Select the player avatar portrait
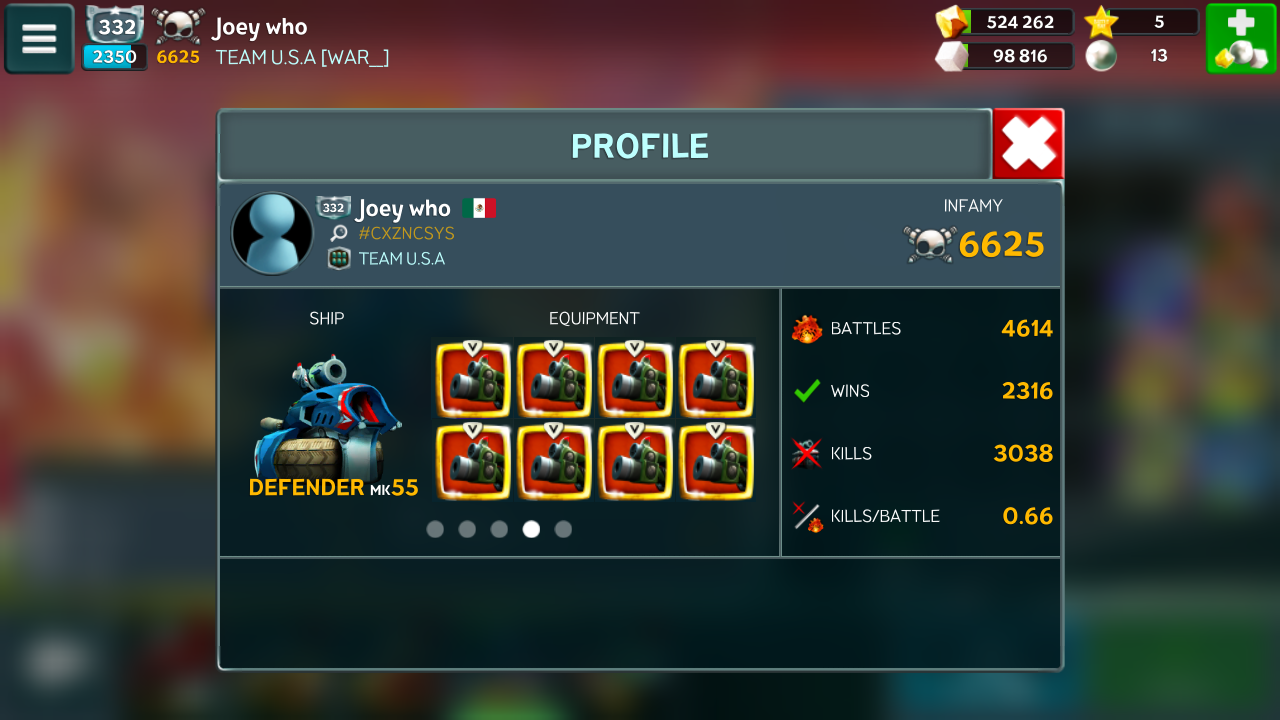 click(272, 233)
